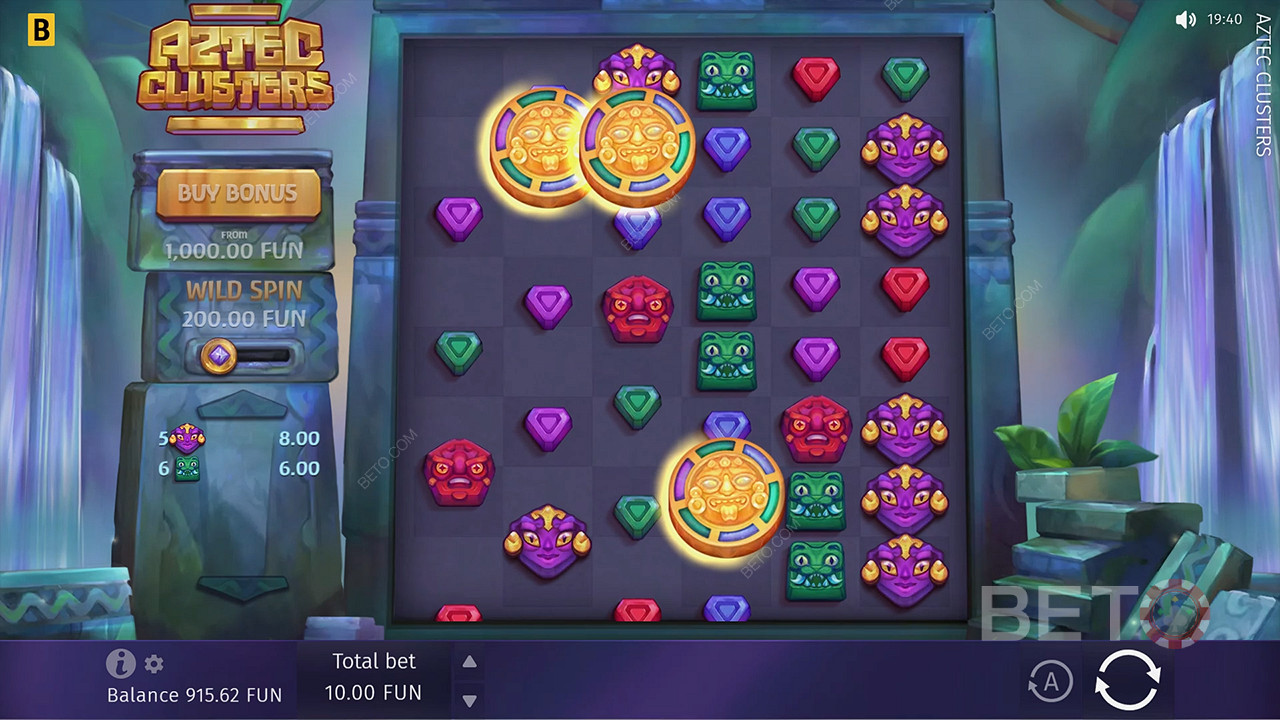Viewport: 1280px width, 720px height.
Task: Open the game info page
Action: [121, 663]
